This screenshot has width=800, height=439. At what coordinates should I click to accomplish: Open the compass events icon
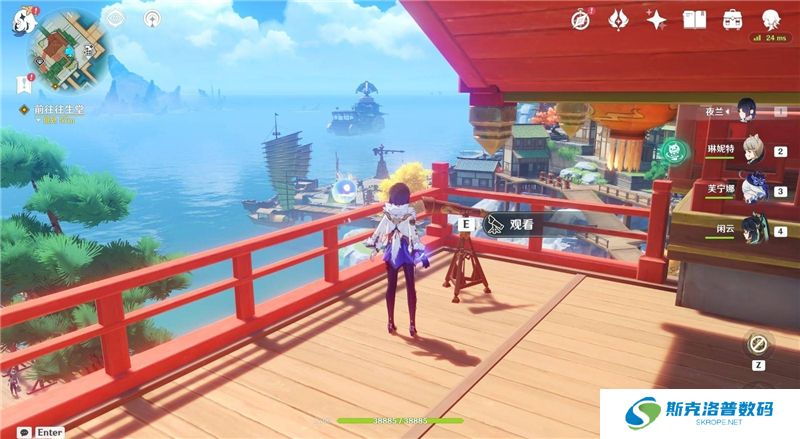coord(581,19)
